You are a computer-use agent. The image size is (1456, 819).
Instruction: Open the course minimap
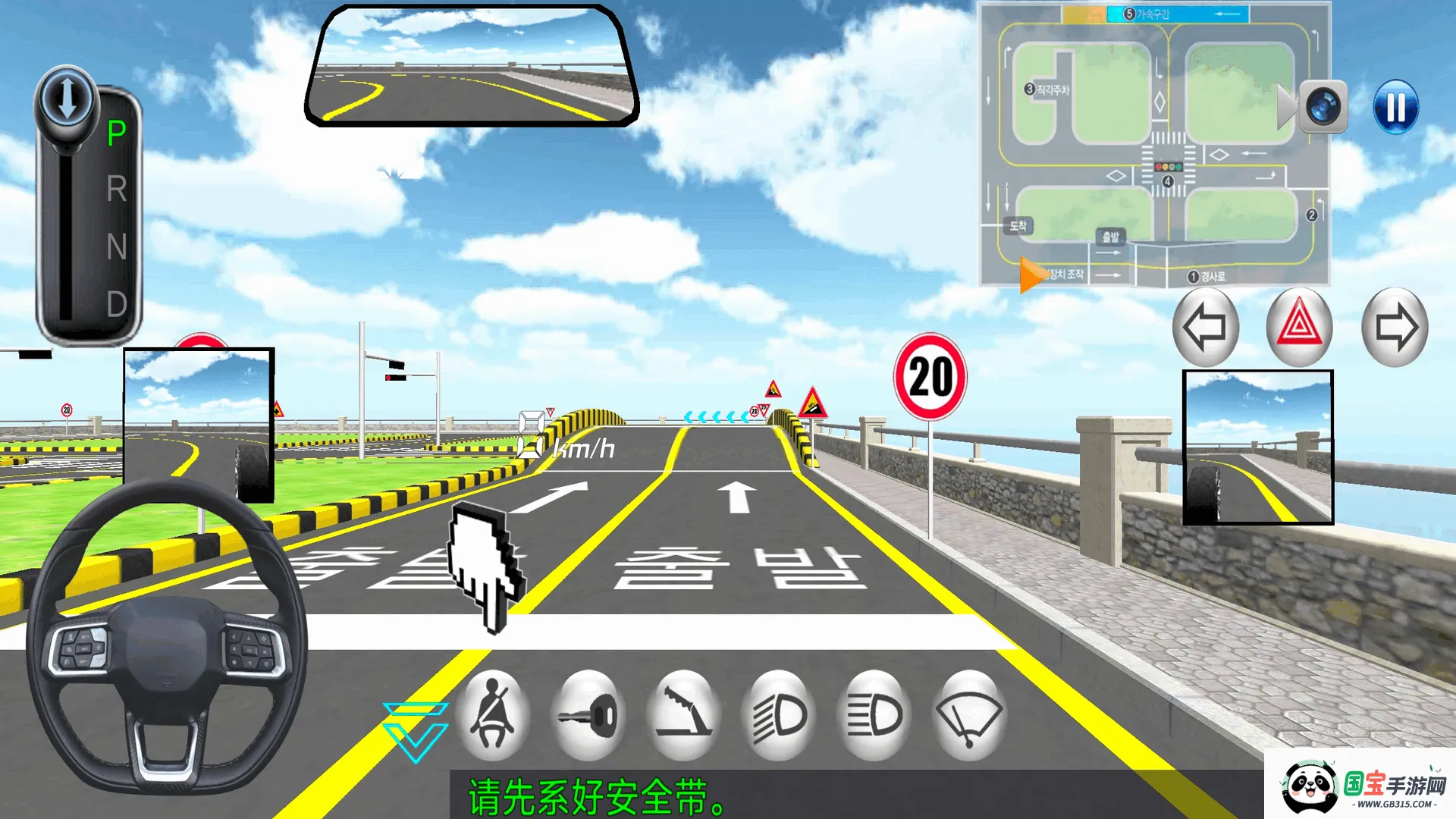1153,144
